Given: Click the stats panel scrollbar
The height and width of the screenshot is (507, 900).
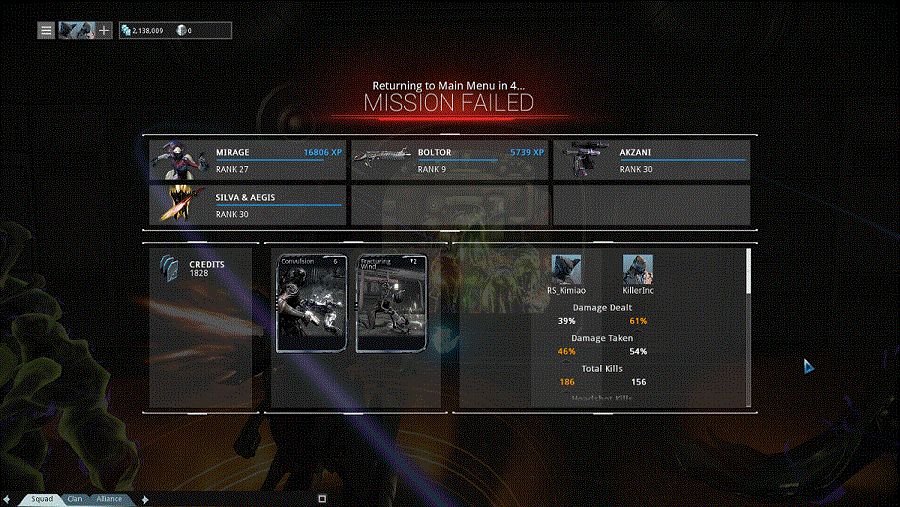Looking at the screenshot, I should tap(749, 272).
